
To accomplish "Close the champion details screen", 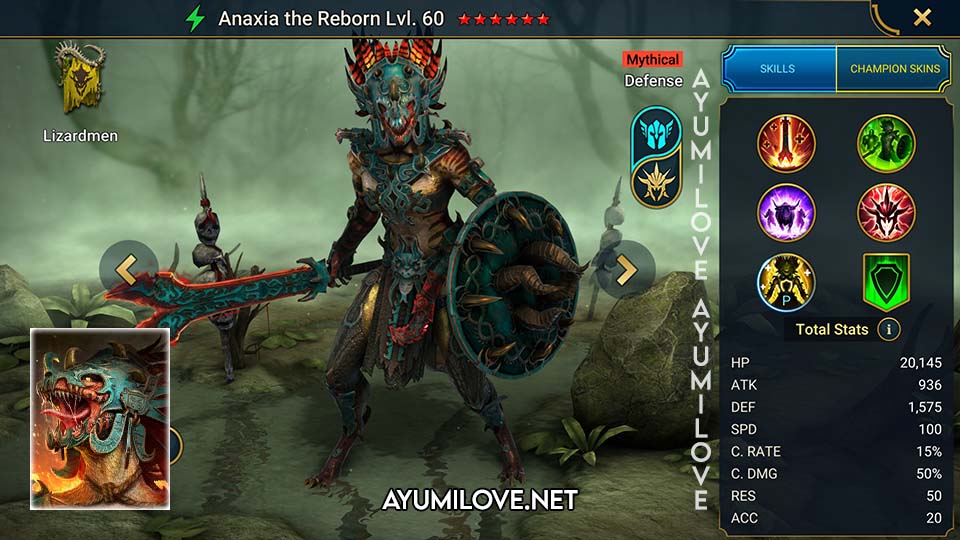I will tap(922, 17).
